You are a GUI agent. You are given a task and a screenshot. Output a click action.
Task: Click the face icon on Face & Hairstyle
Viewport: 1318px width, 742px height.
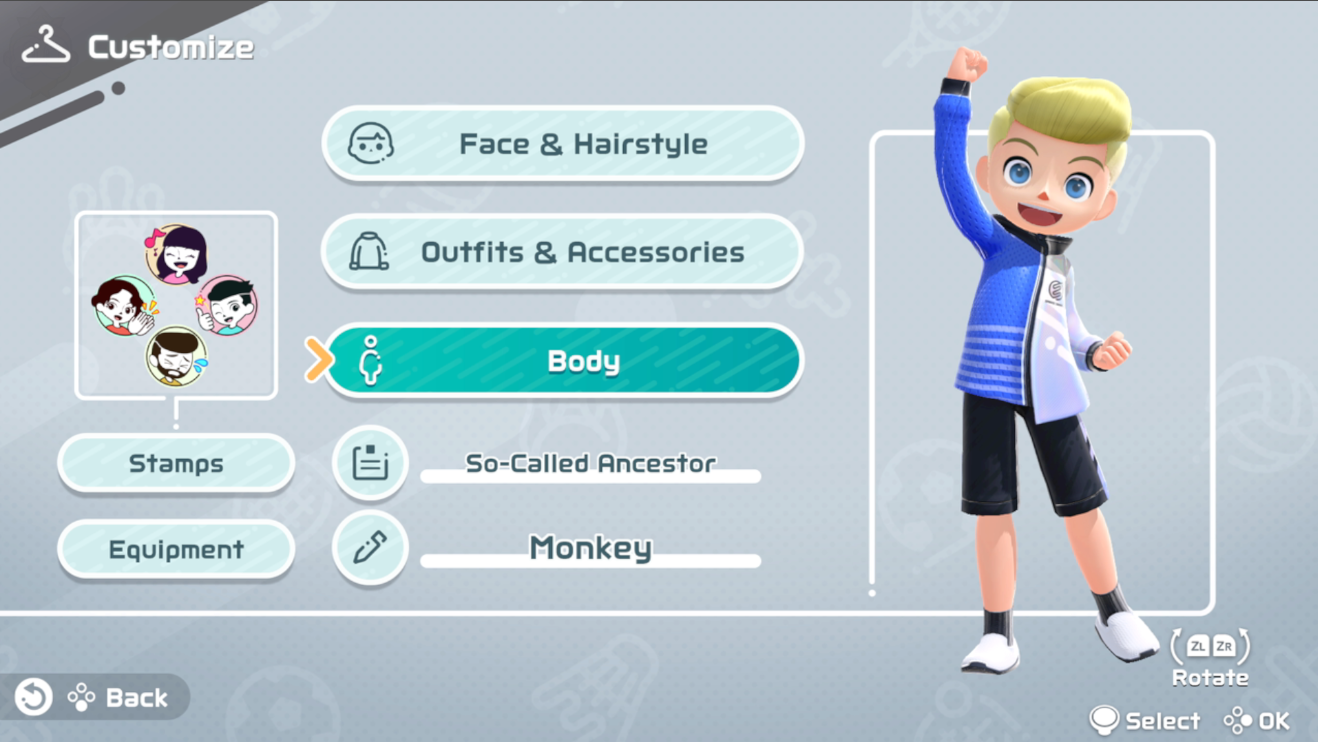[x=374, y=143]
